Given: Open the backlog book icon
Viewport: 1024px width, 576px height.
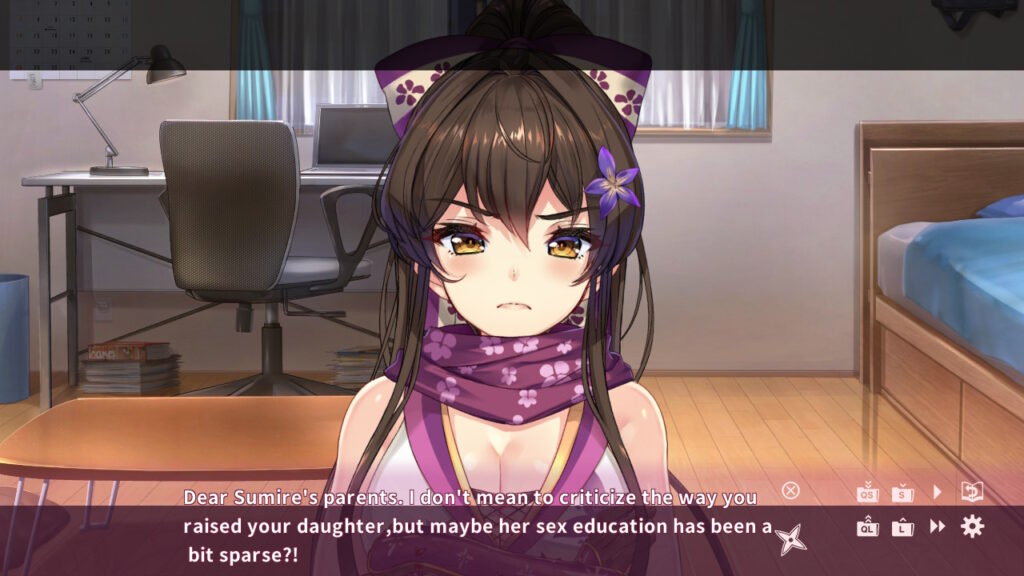Looking at the screenshot, I should 972,491.
